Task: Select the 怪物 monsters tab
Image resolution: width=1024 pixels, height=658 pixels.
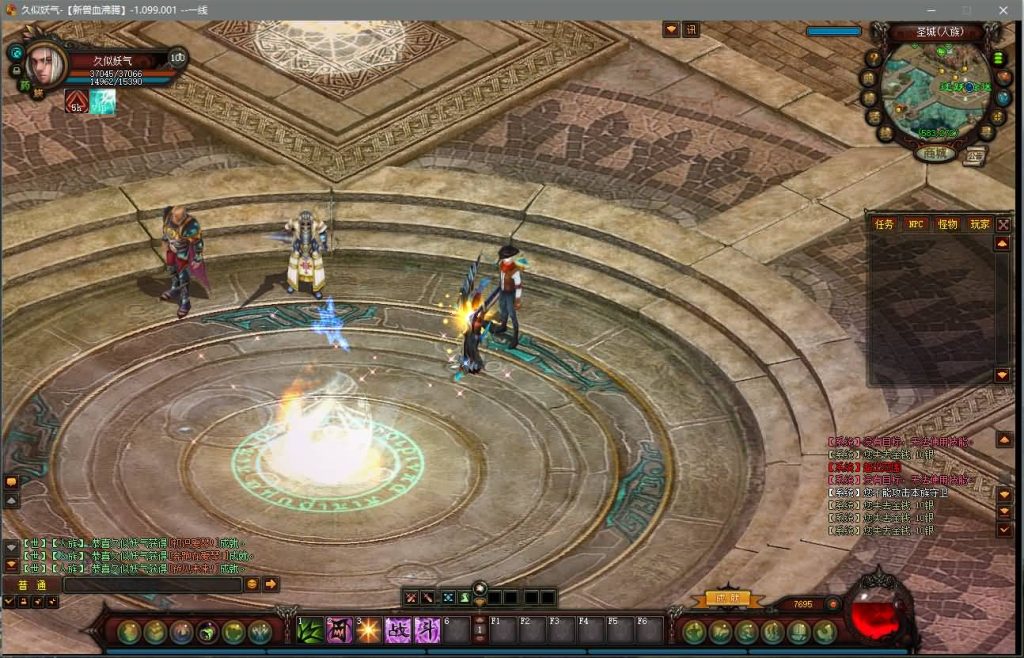Action: [x=947, y=225]
